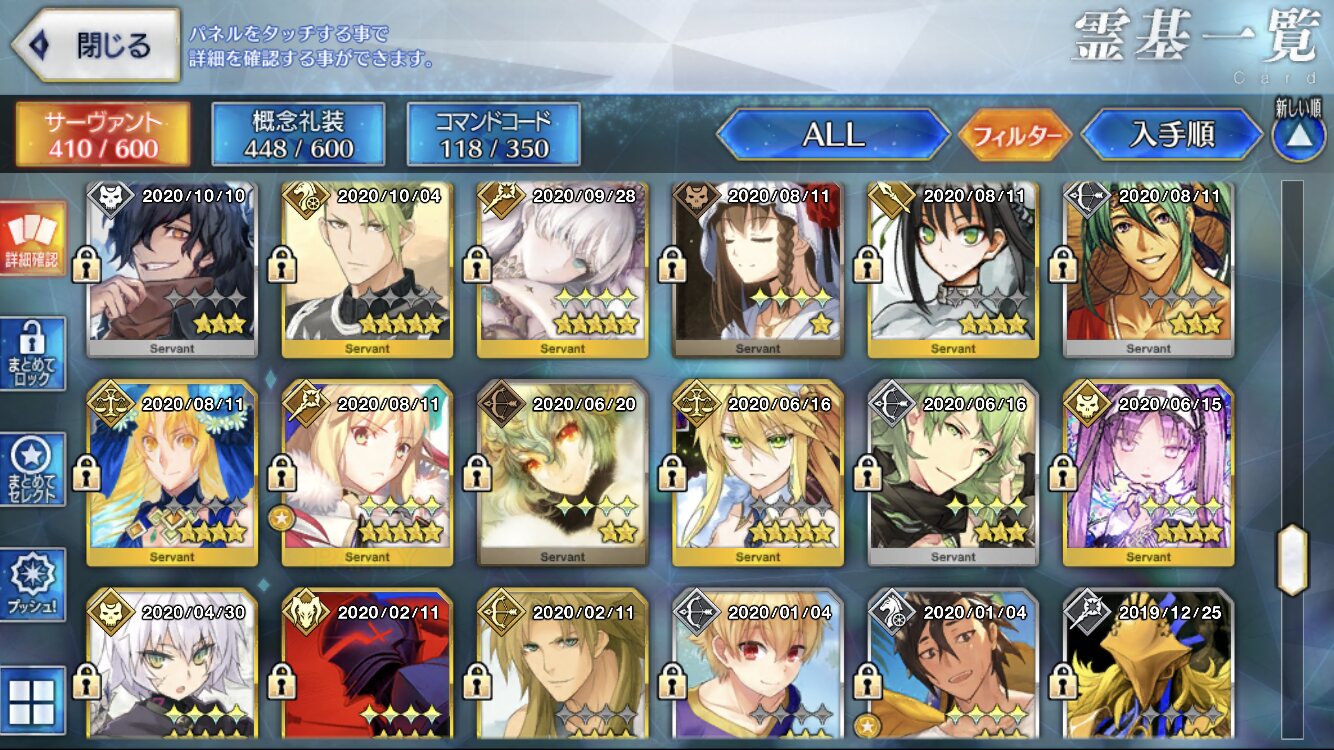Change grid layout with the four-square icon
The image size is (1334, 750).
click(33, 699)
